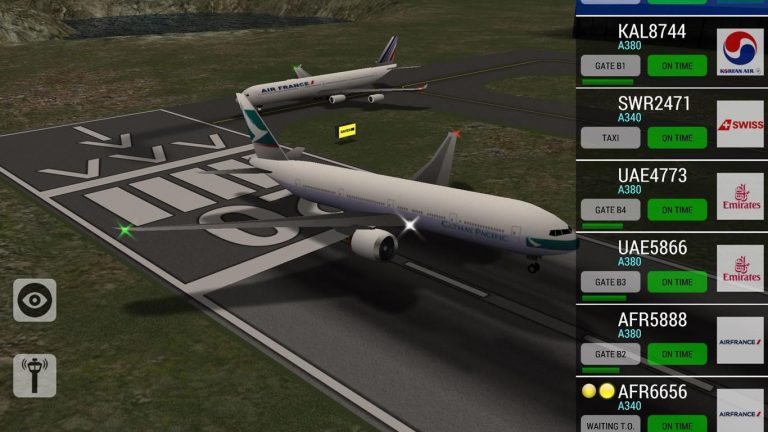The width and height of the screenshot is (768, 432).
Task: Select the WAITING T.O. button for AFR6656
Action: coord(611,424)
